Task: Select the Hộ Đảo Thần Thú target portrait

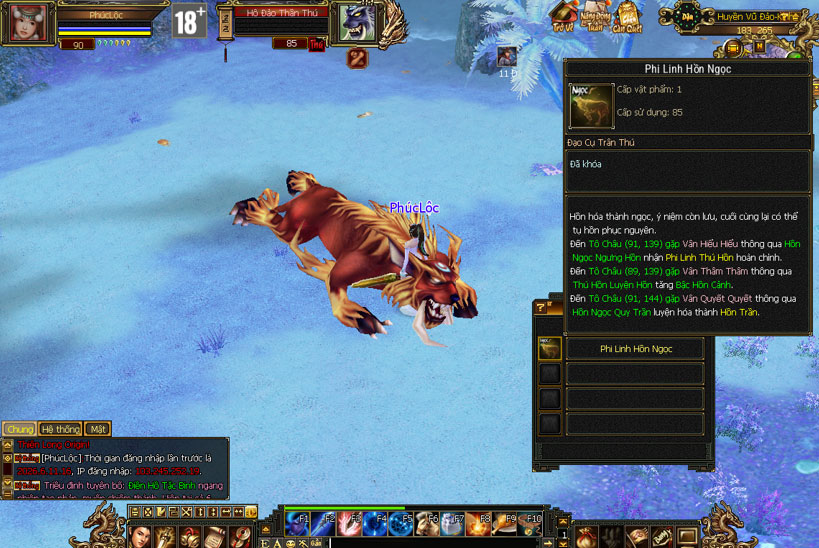Action: coord(356,23)
